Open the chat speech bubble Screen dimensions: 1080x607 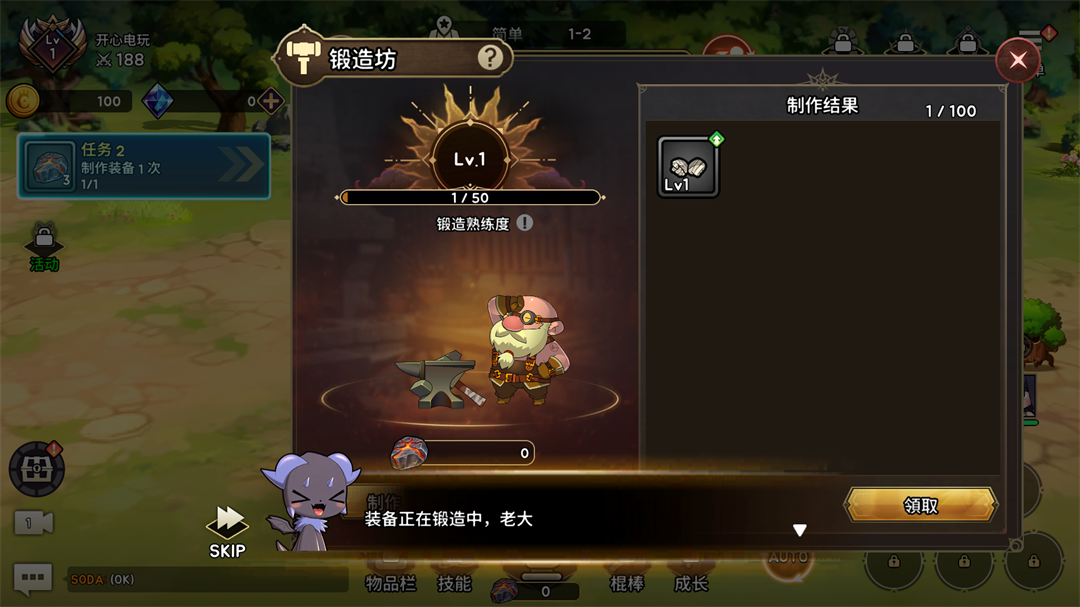pos(32,579)
